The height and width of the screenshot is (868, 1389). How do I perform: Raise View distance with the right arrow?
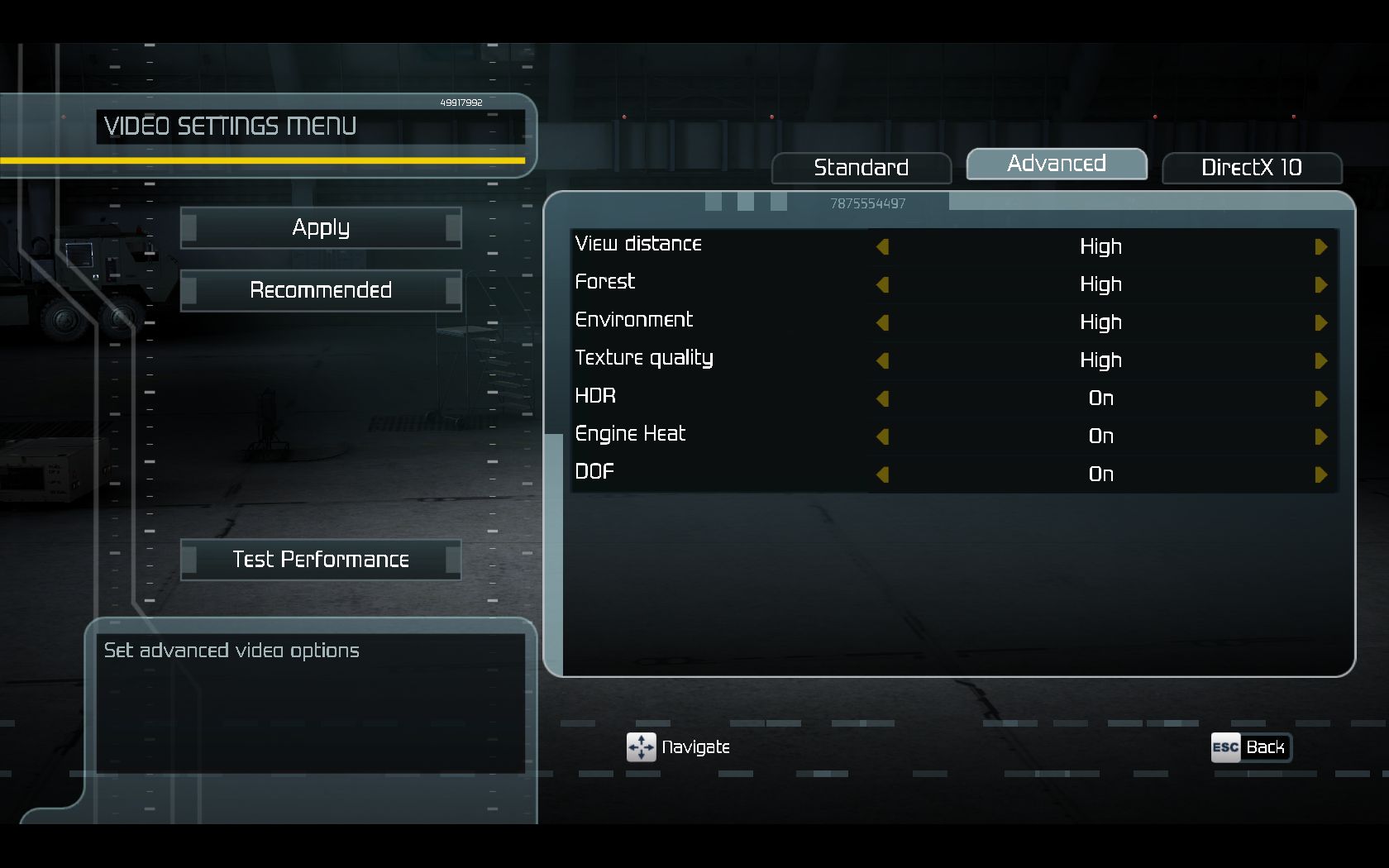[x=1320, y=247]
